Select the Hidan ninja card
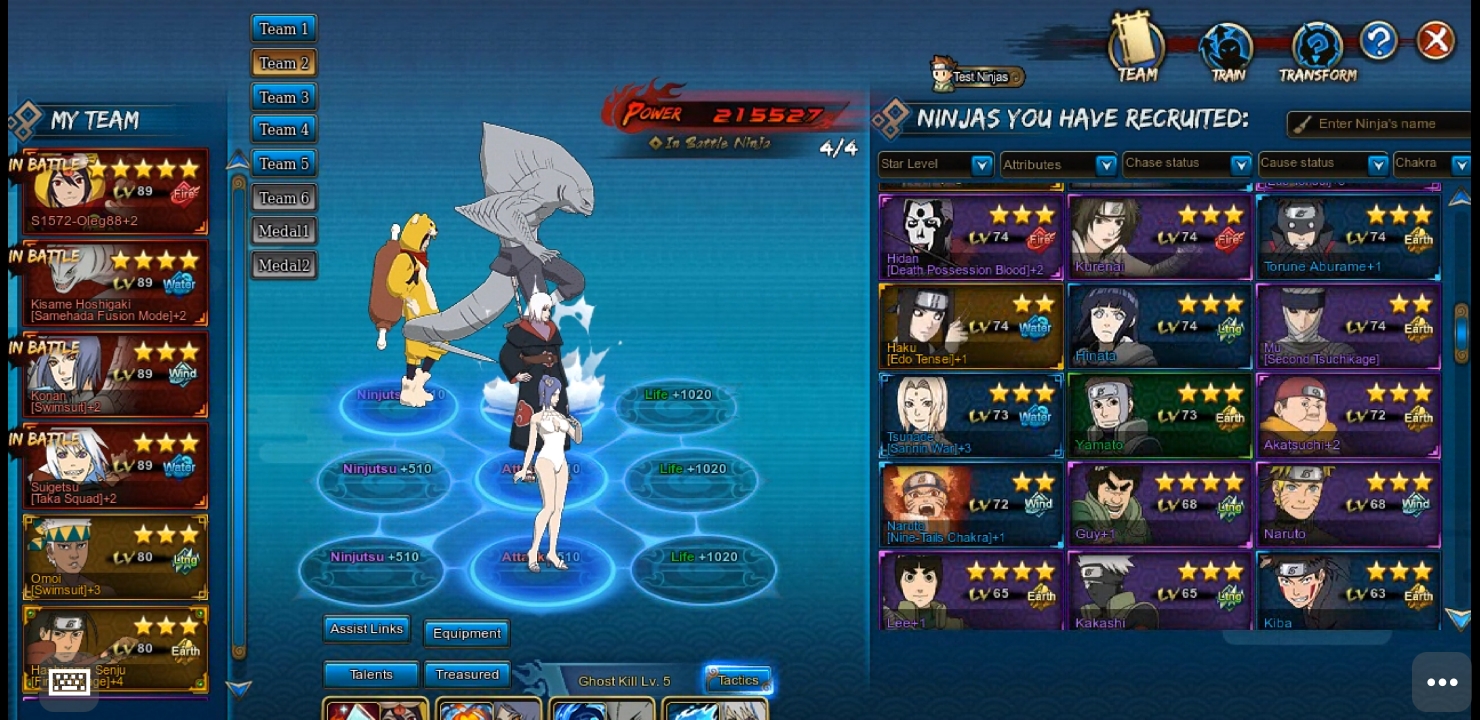Viewport: 1480px width, 720px height. 970,237
